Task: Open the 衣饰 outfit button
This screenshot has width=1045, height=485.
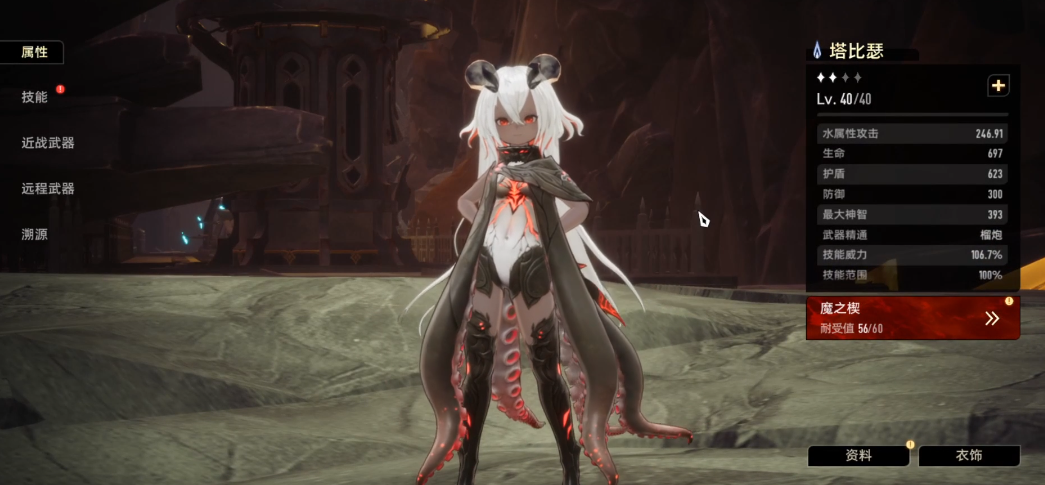Action: point(968,456)
